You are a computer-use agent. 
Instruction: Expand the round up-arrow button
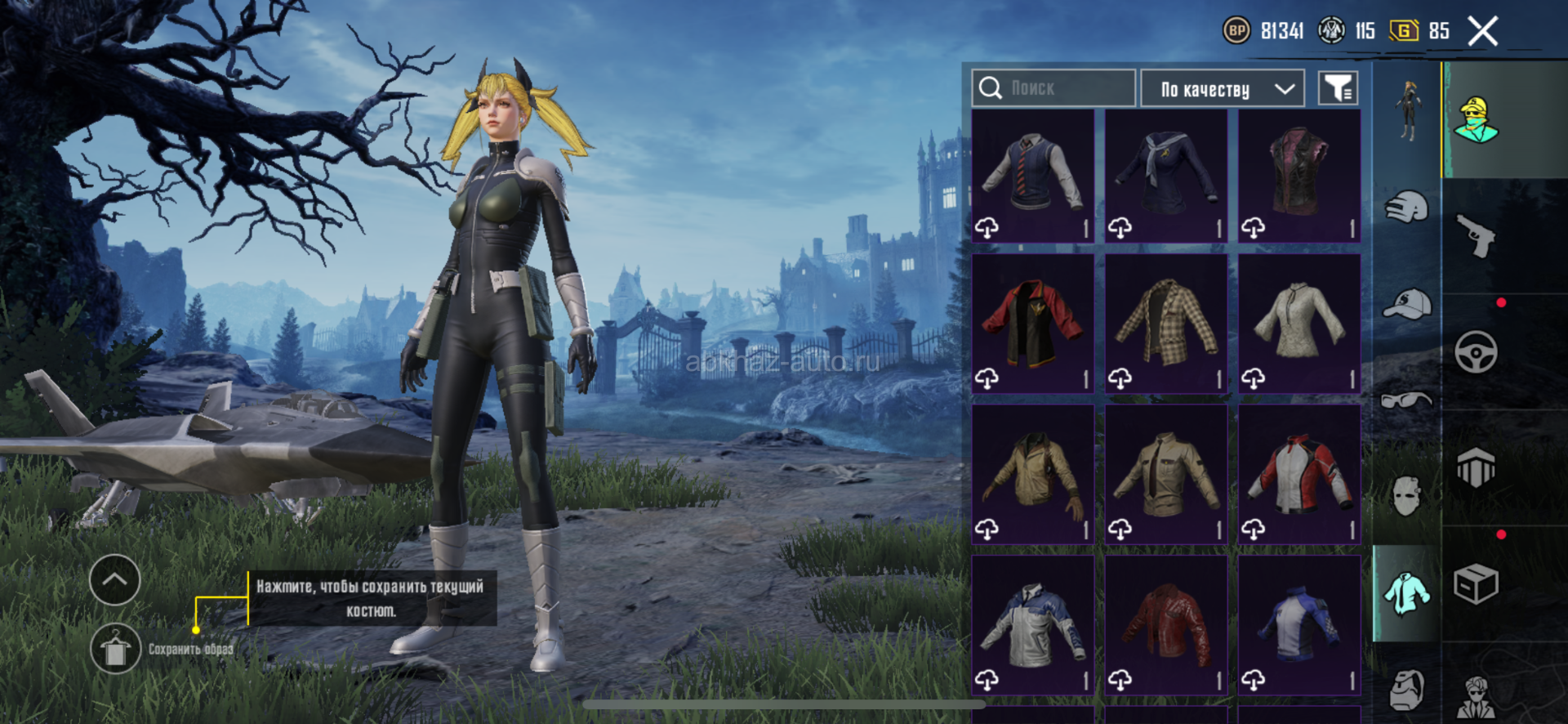click(x=115, y=579)
